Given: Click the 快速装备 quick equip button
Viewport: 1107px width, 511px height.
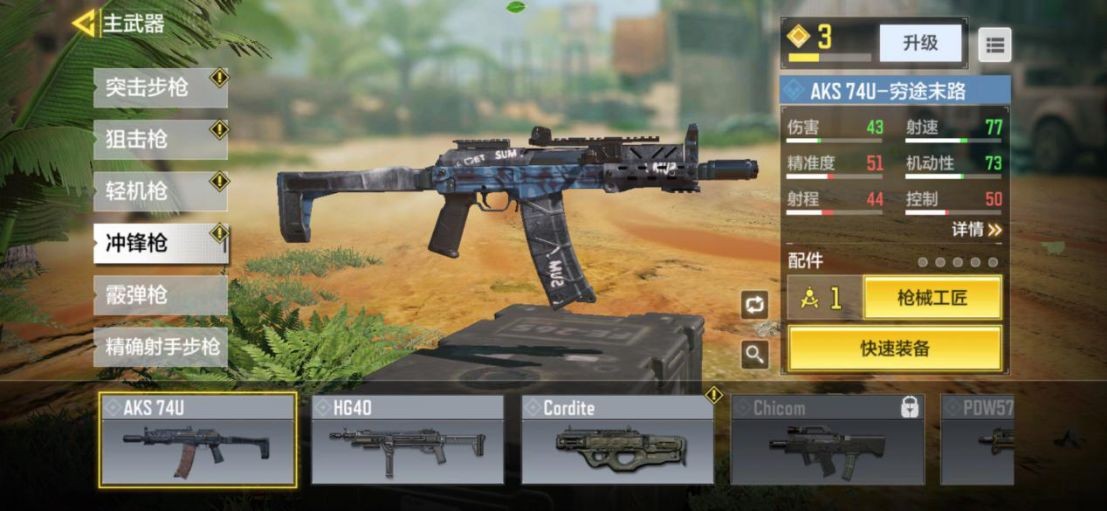Looking at the screenshot, I should 895,348.
